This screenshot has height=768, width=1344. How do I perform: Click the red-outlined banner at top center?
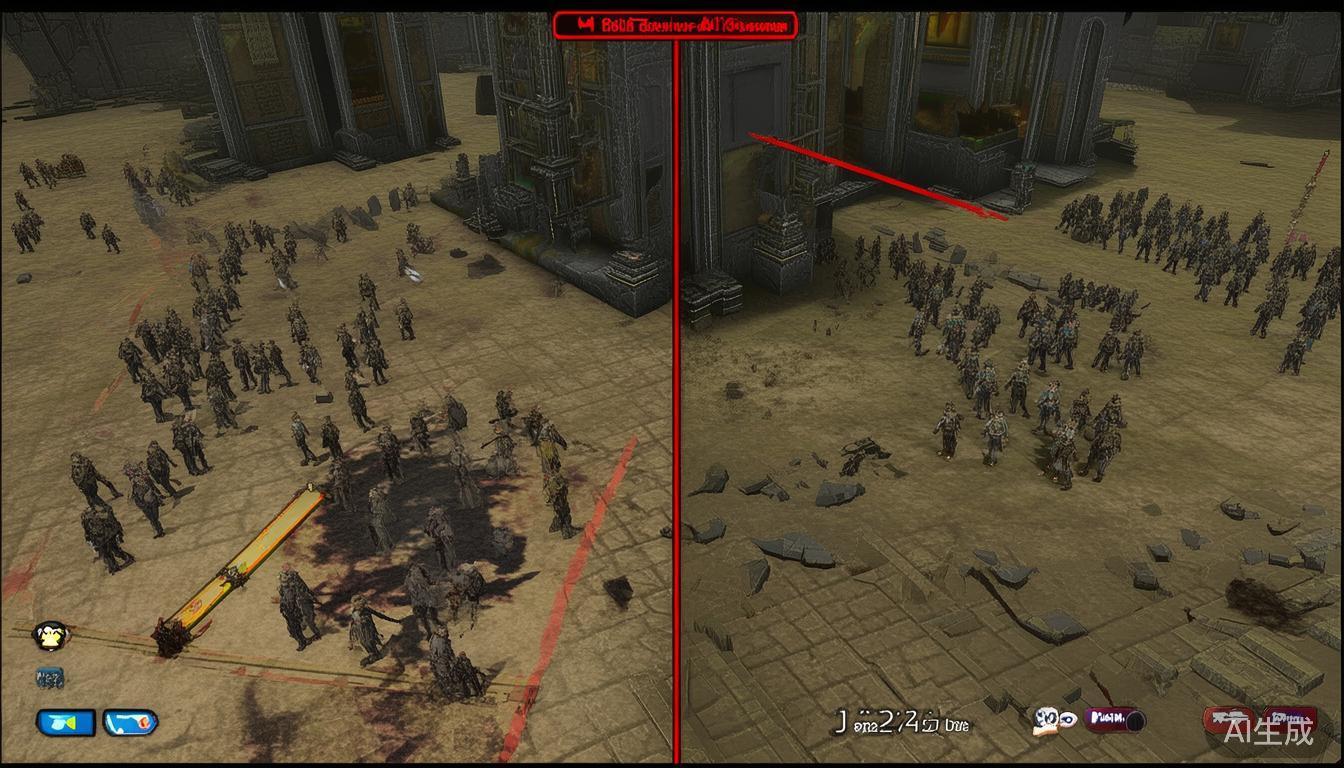click(676, 26)
